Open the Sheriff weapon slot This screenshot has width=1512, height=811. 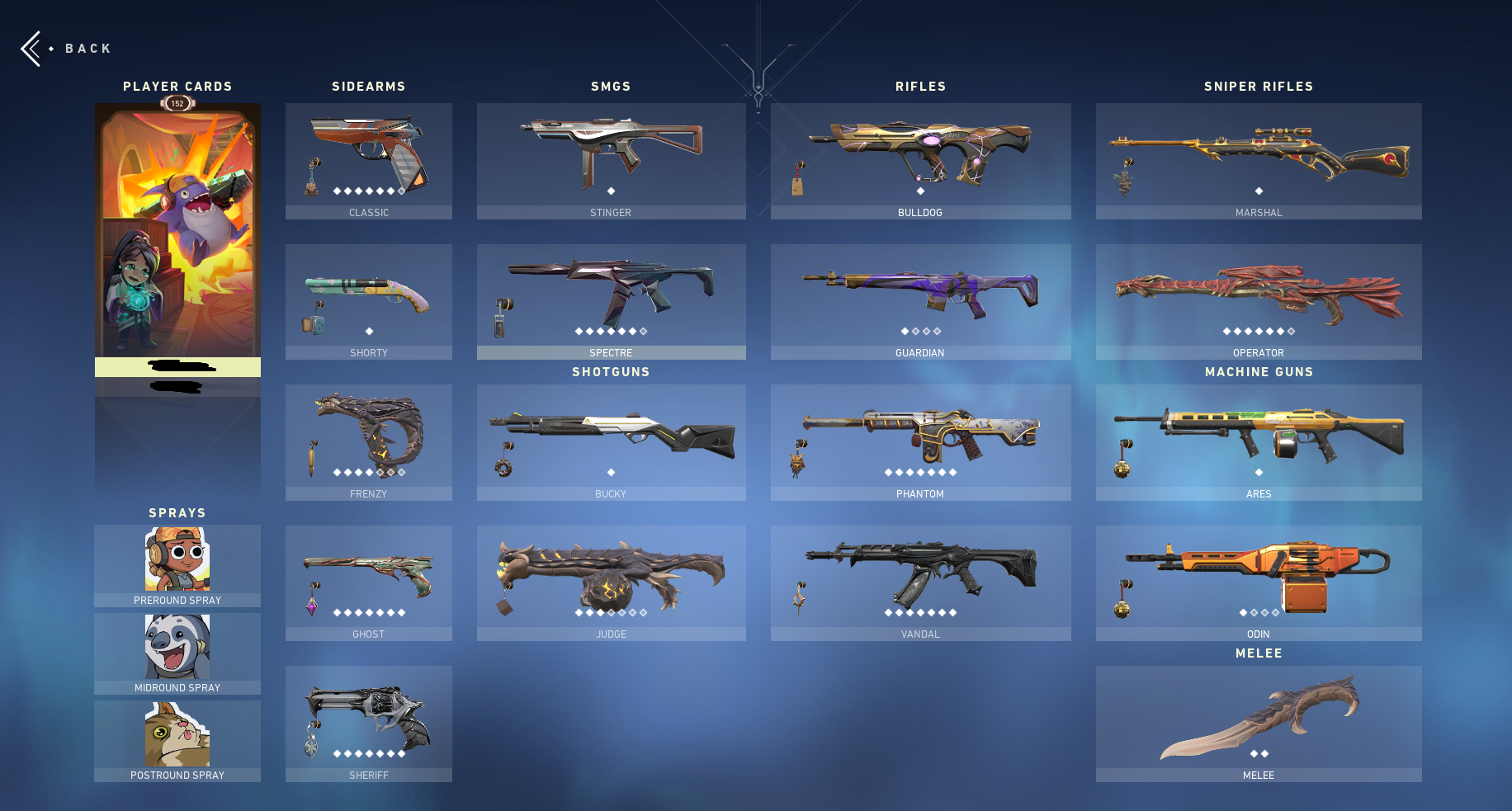369,724
